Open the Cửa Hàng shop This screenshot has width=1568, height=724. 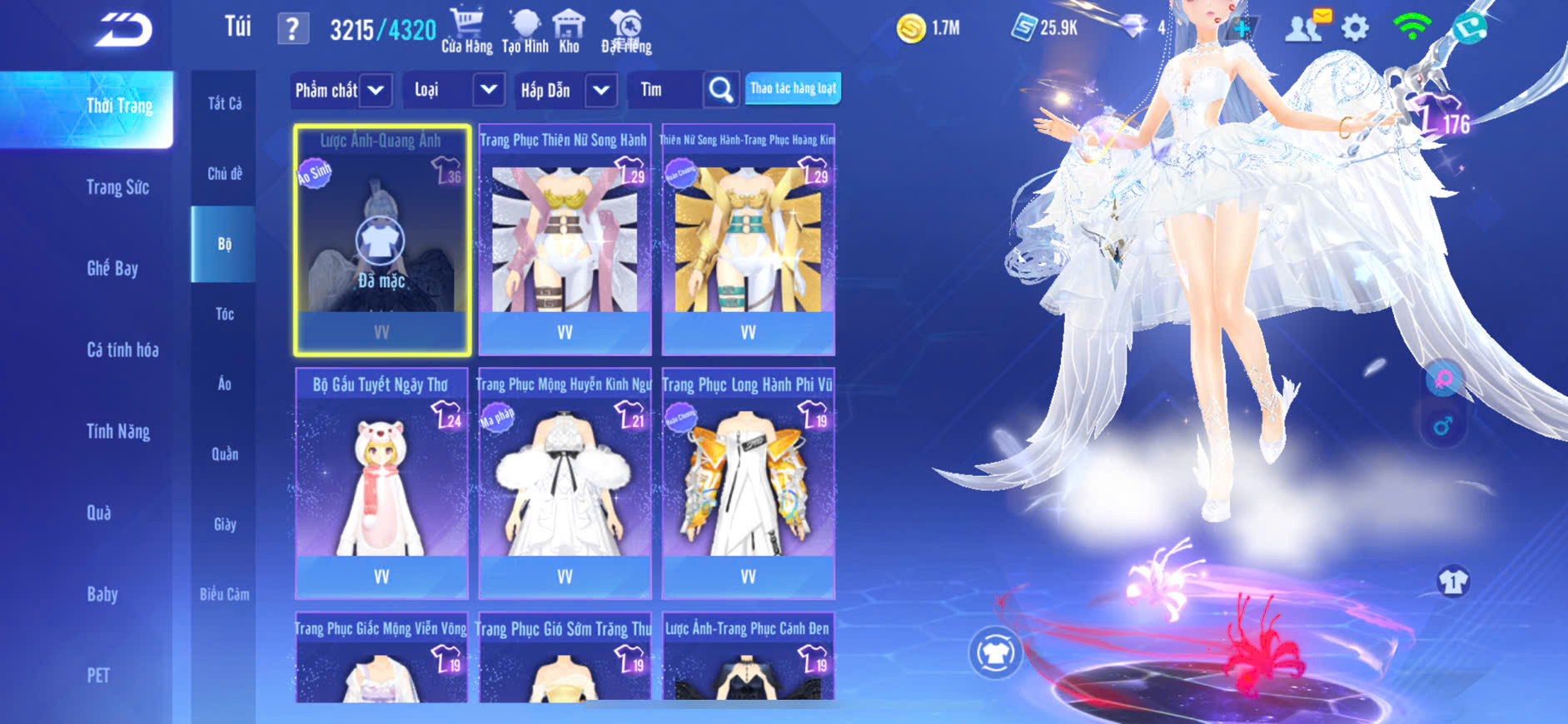[x=466, y=32]
